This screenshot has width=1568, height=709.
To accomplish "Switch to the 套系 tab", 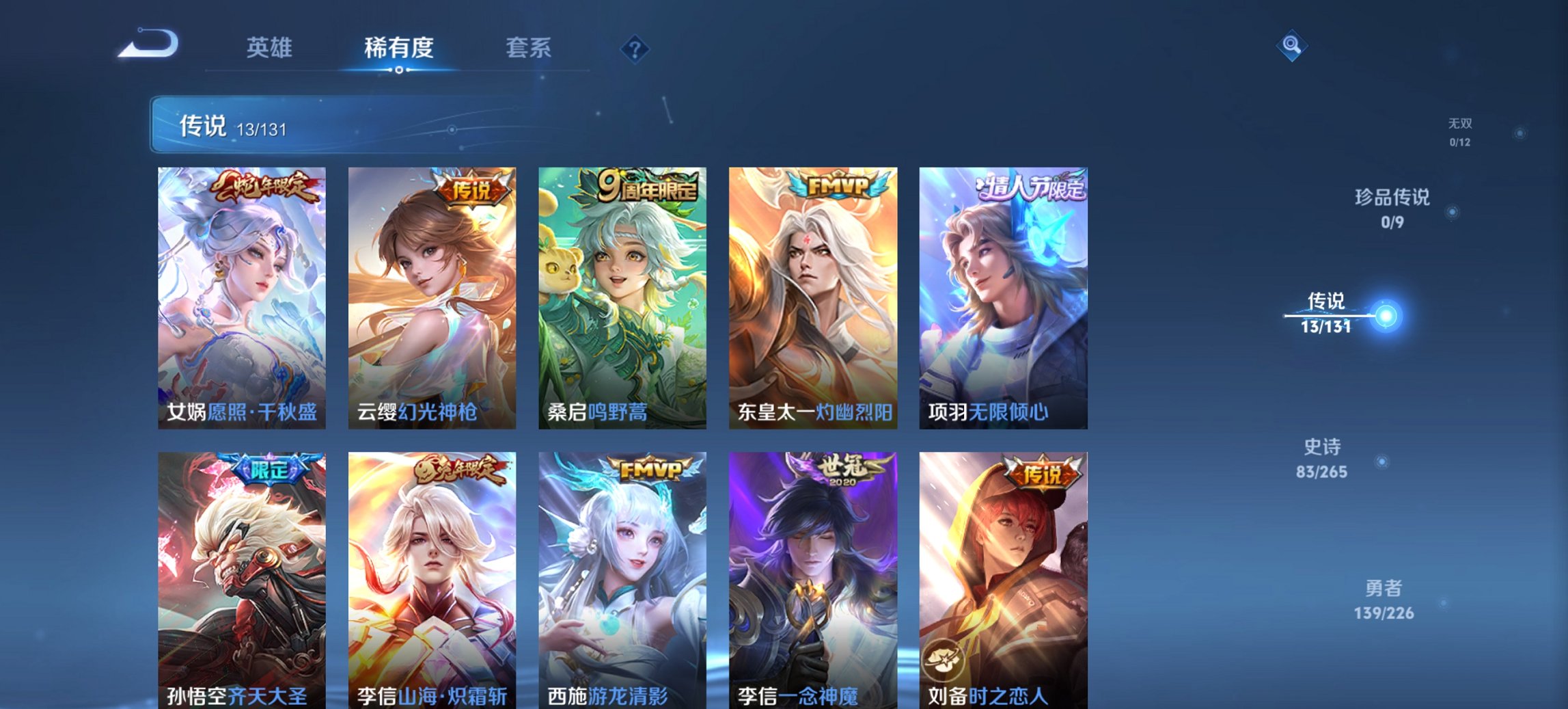I will point(529,48).
